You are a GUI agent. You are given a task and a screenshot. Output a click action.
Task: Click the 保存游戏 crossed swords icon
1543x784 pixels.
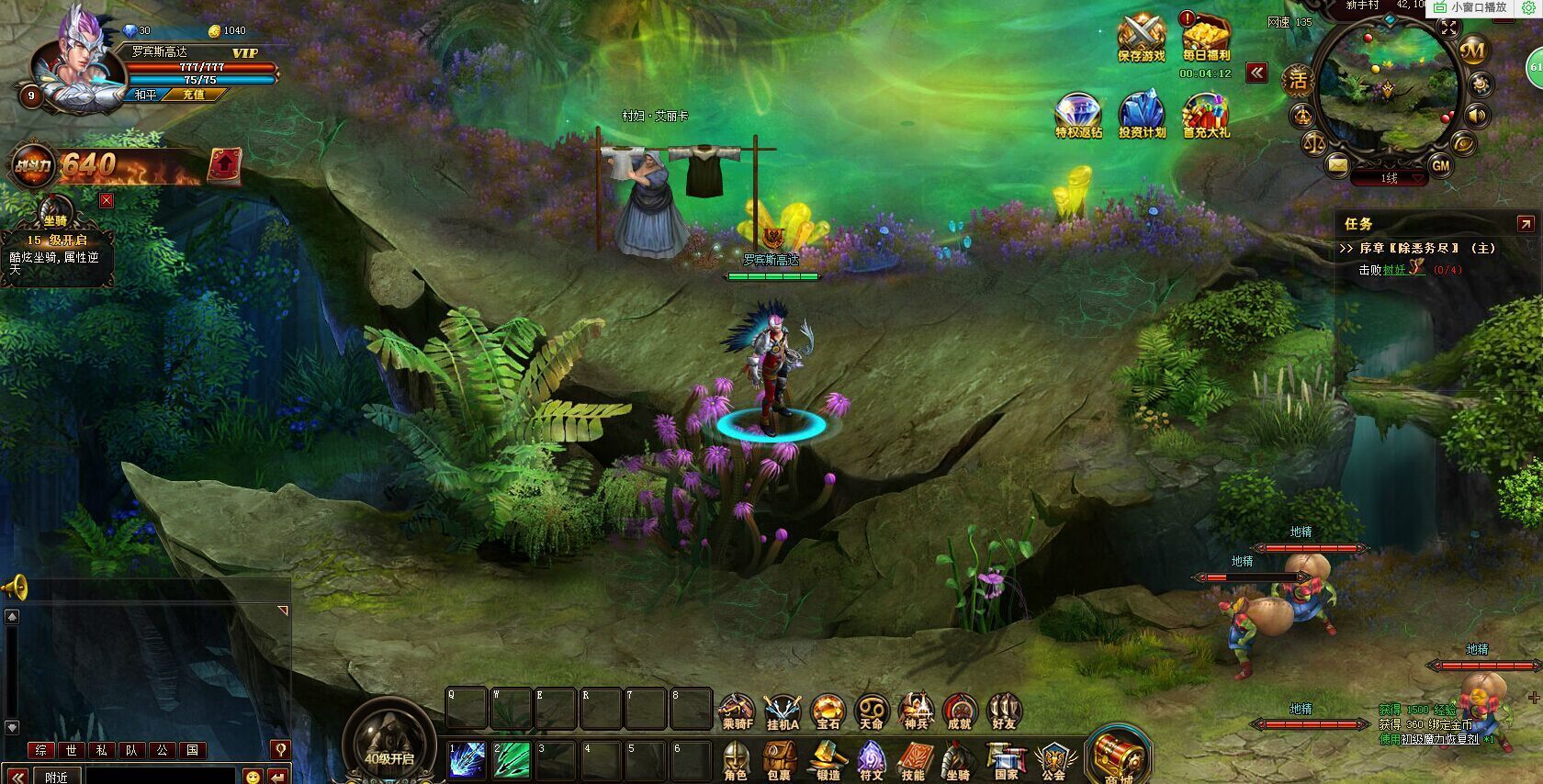(x=1141, y=35)
